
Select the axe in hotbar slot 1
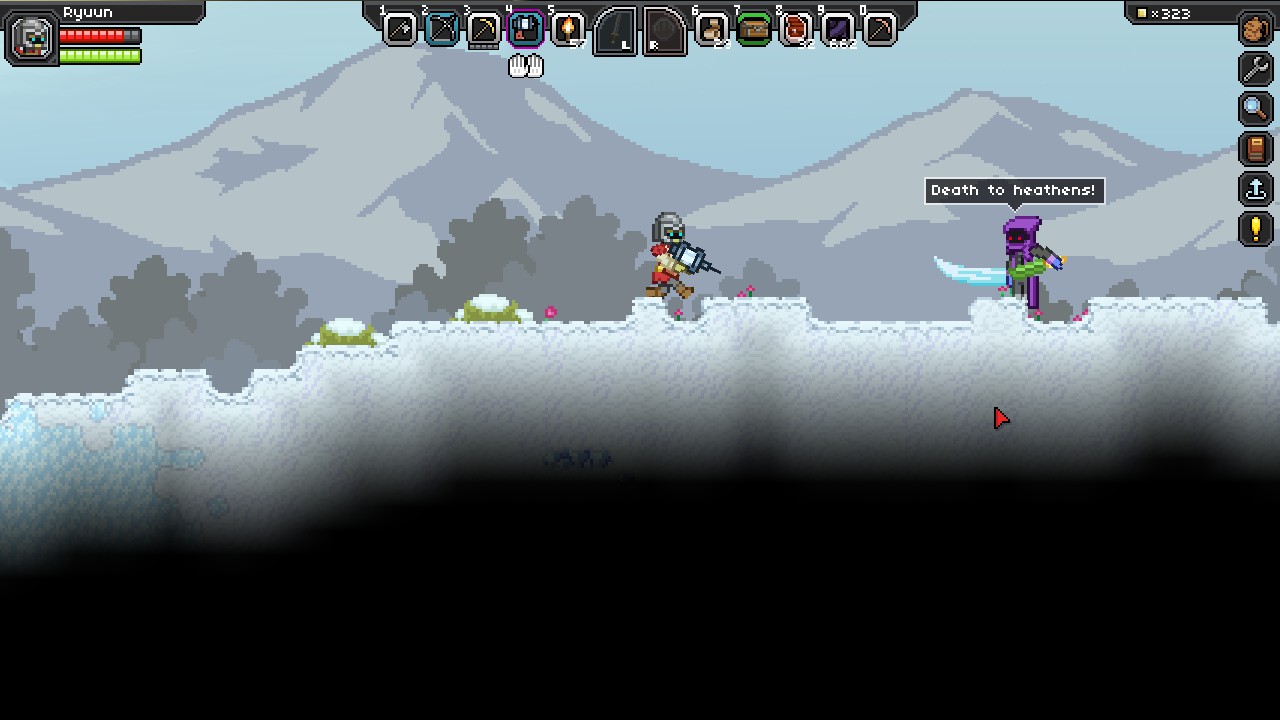click(400, 29)
